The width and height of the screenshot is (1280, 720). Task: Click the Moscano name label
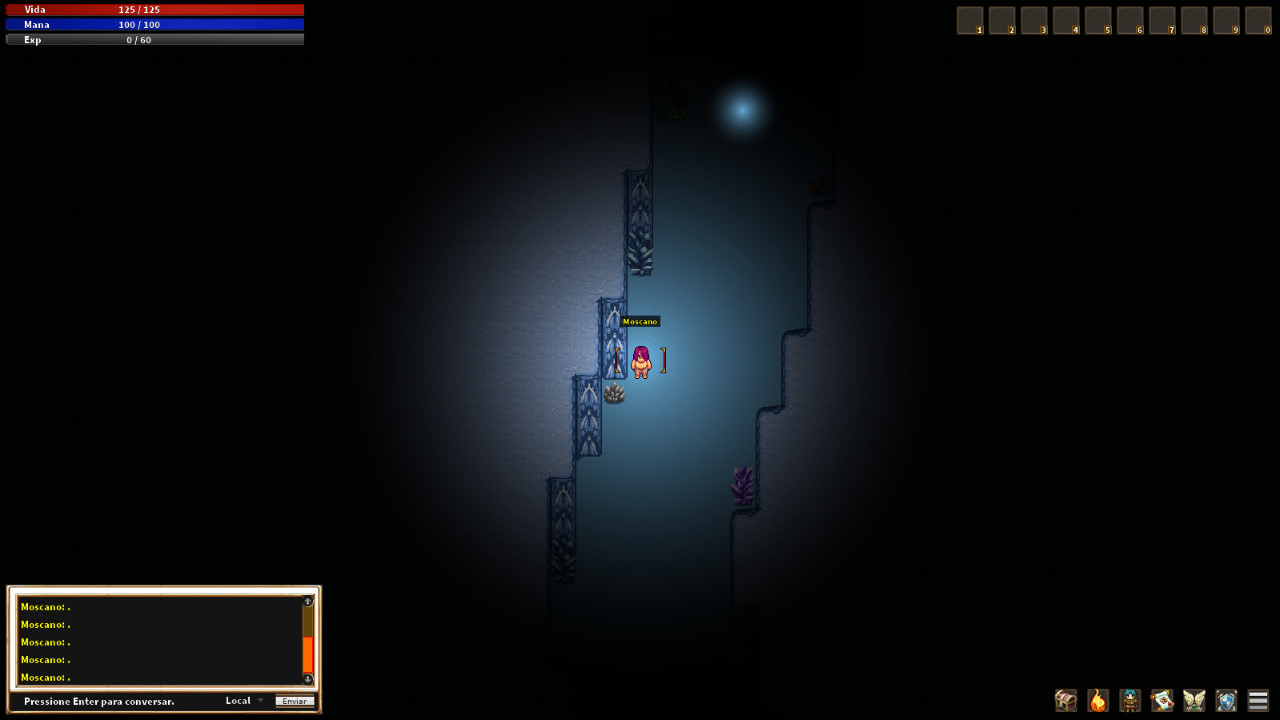(641, 321)
